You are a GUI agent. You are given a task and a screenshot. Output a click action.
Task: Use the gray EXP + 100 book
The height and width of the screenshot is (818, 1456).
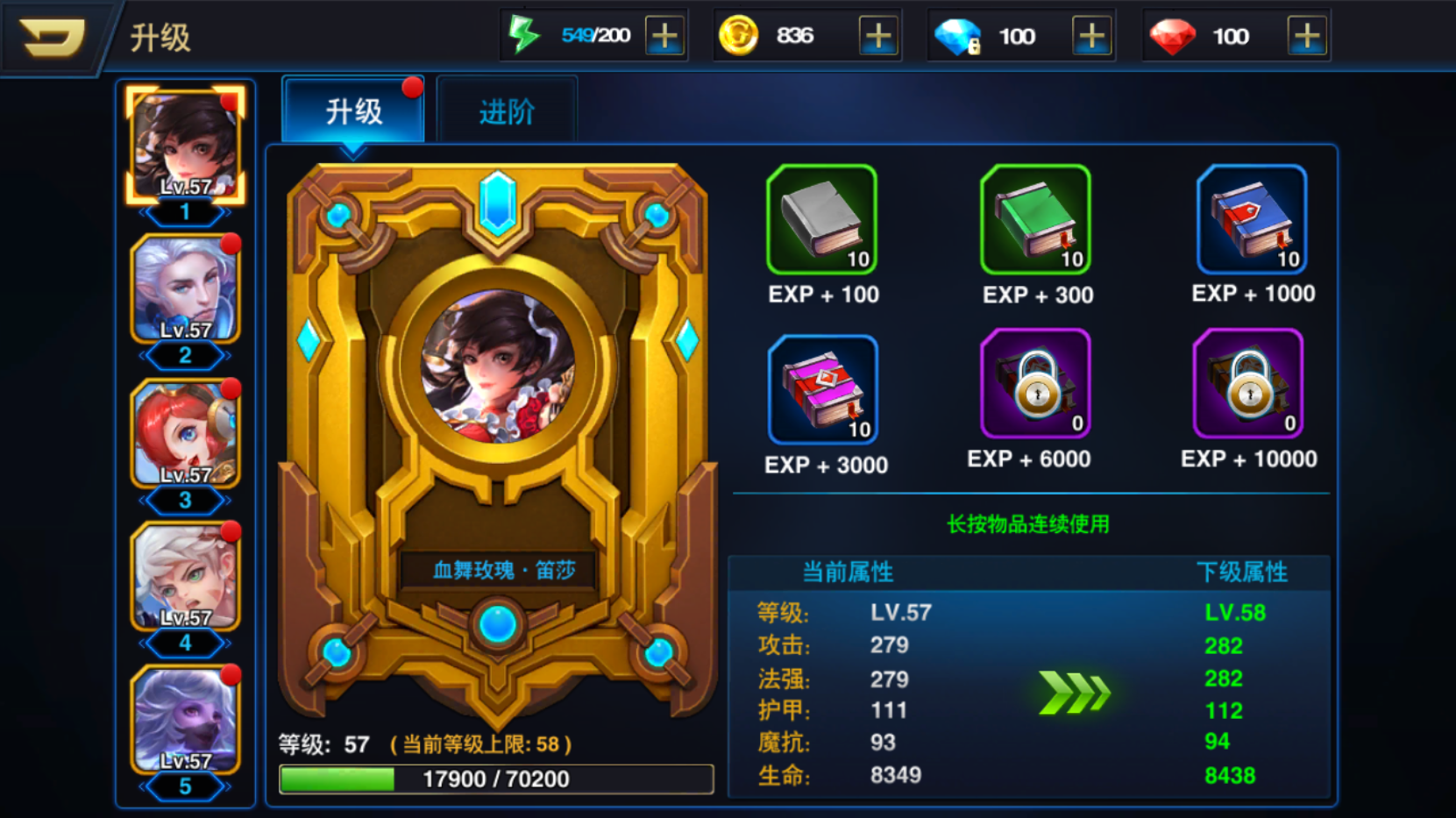(822, 220)
